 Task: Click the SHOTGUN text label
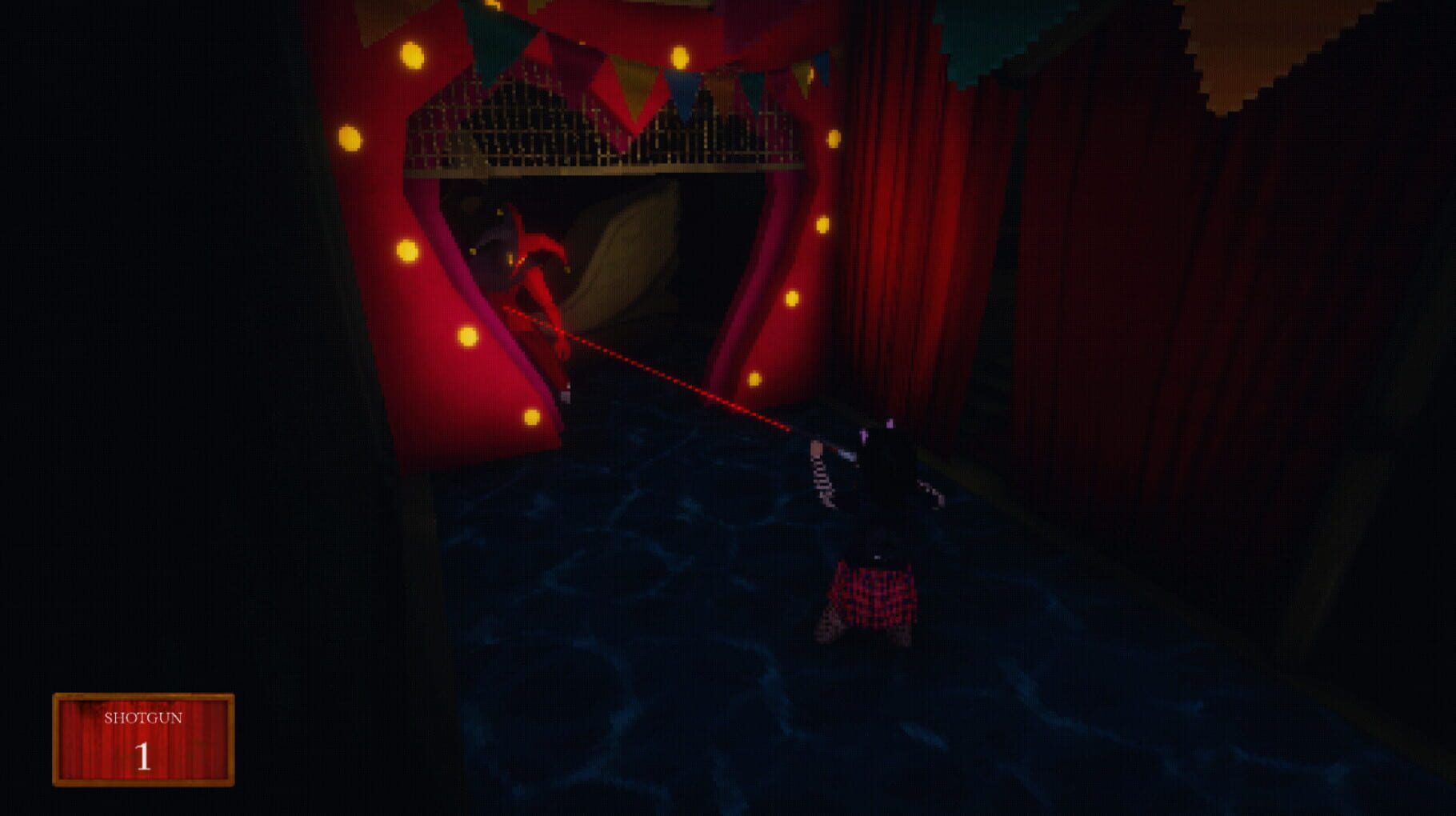coord(144,719)
